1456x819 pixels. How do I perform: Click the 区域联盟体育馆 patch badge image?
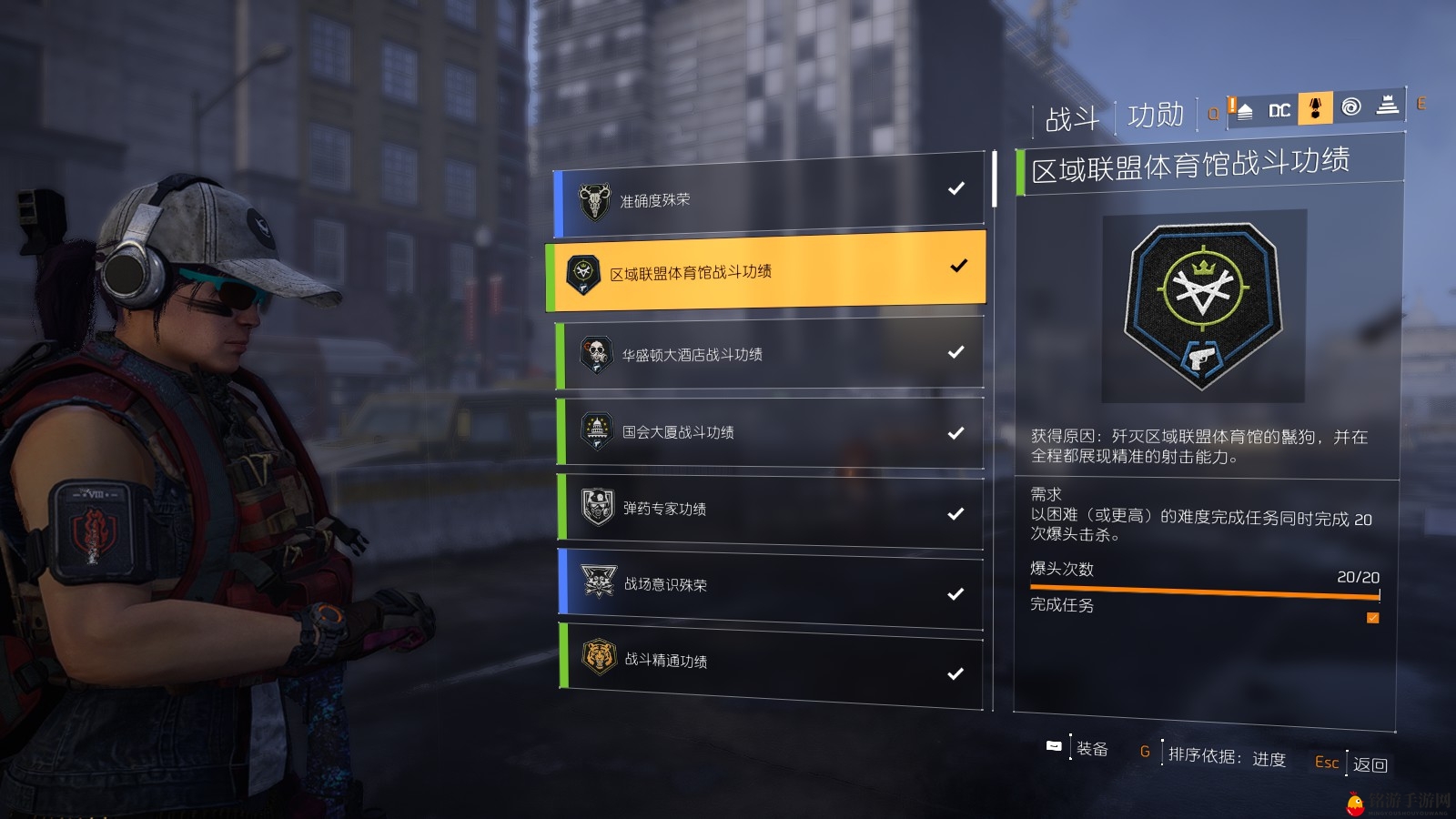pos(1203,306)
